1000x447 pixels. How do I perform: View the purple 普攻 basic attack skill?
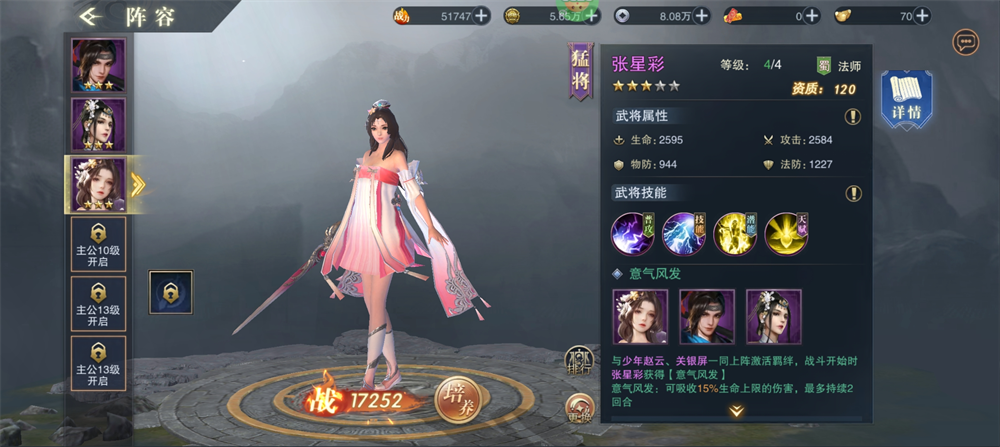point(632,233)
